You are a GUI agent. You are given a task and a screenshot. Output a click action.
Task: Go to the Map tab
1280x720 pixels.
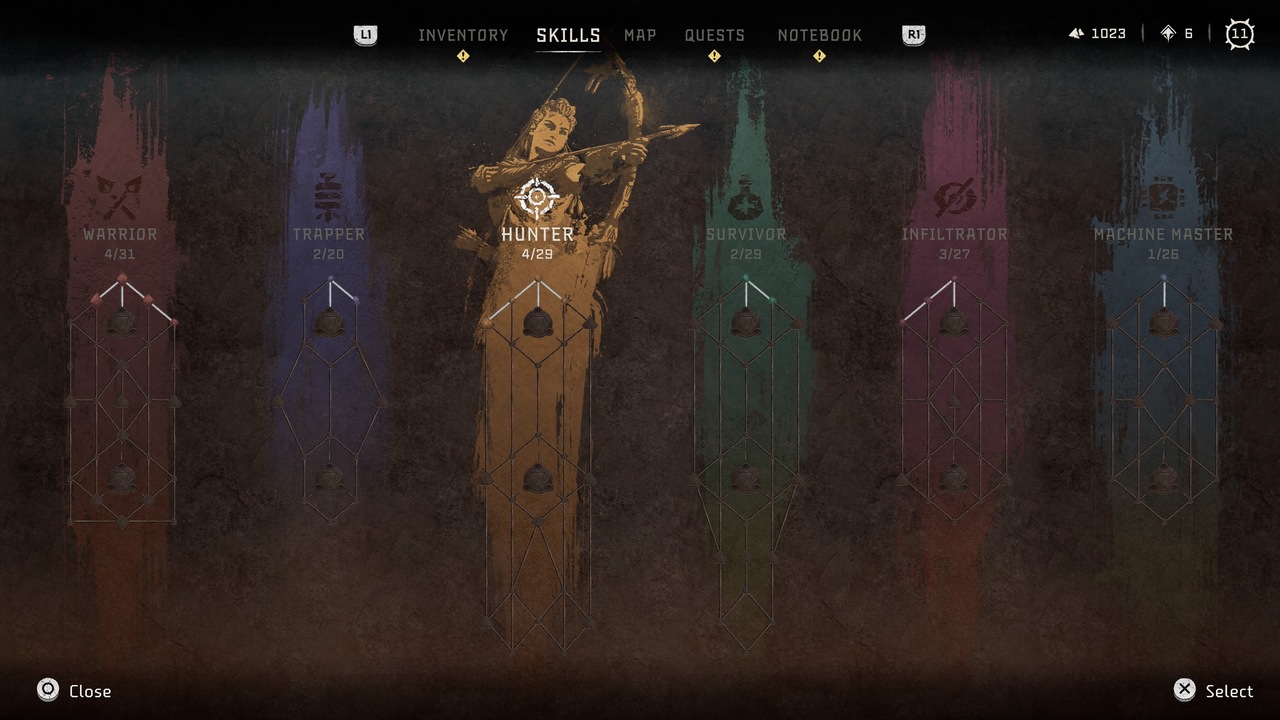[x=640, y=35]
